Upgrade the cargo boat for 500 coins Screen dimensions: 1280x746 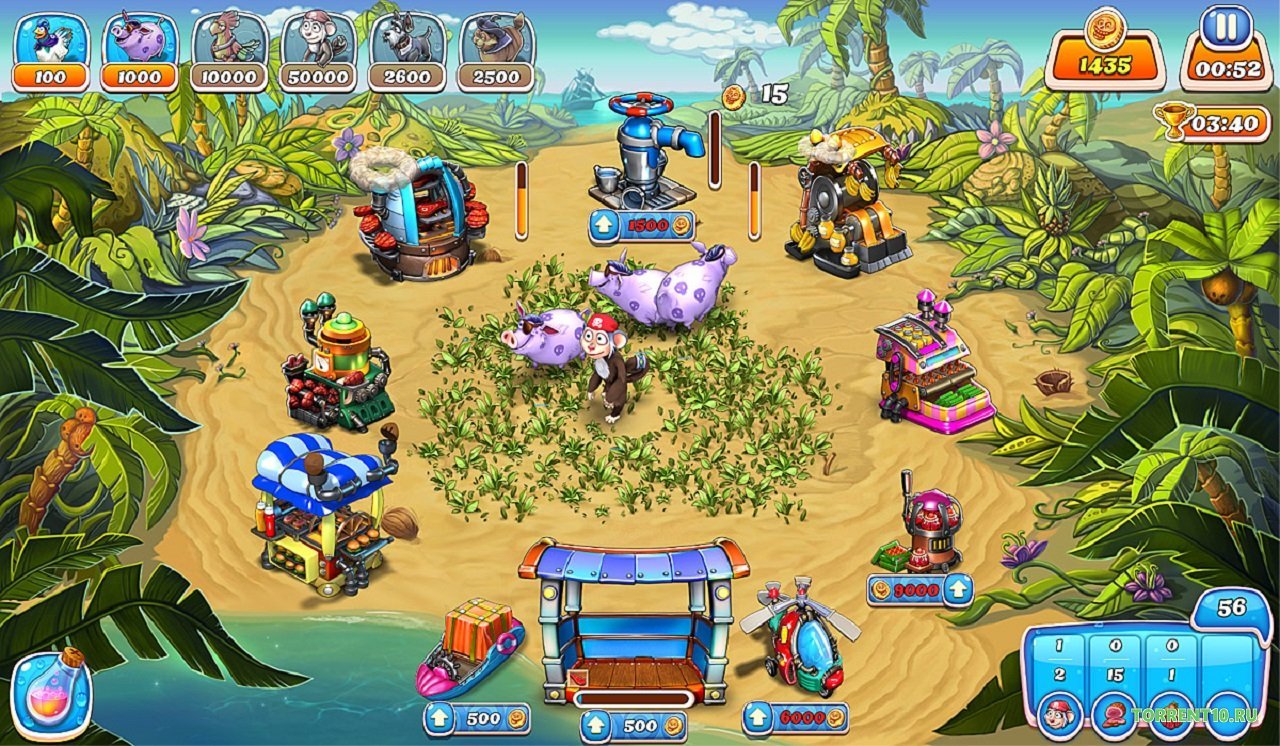click(477, 719)
